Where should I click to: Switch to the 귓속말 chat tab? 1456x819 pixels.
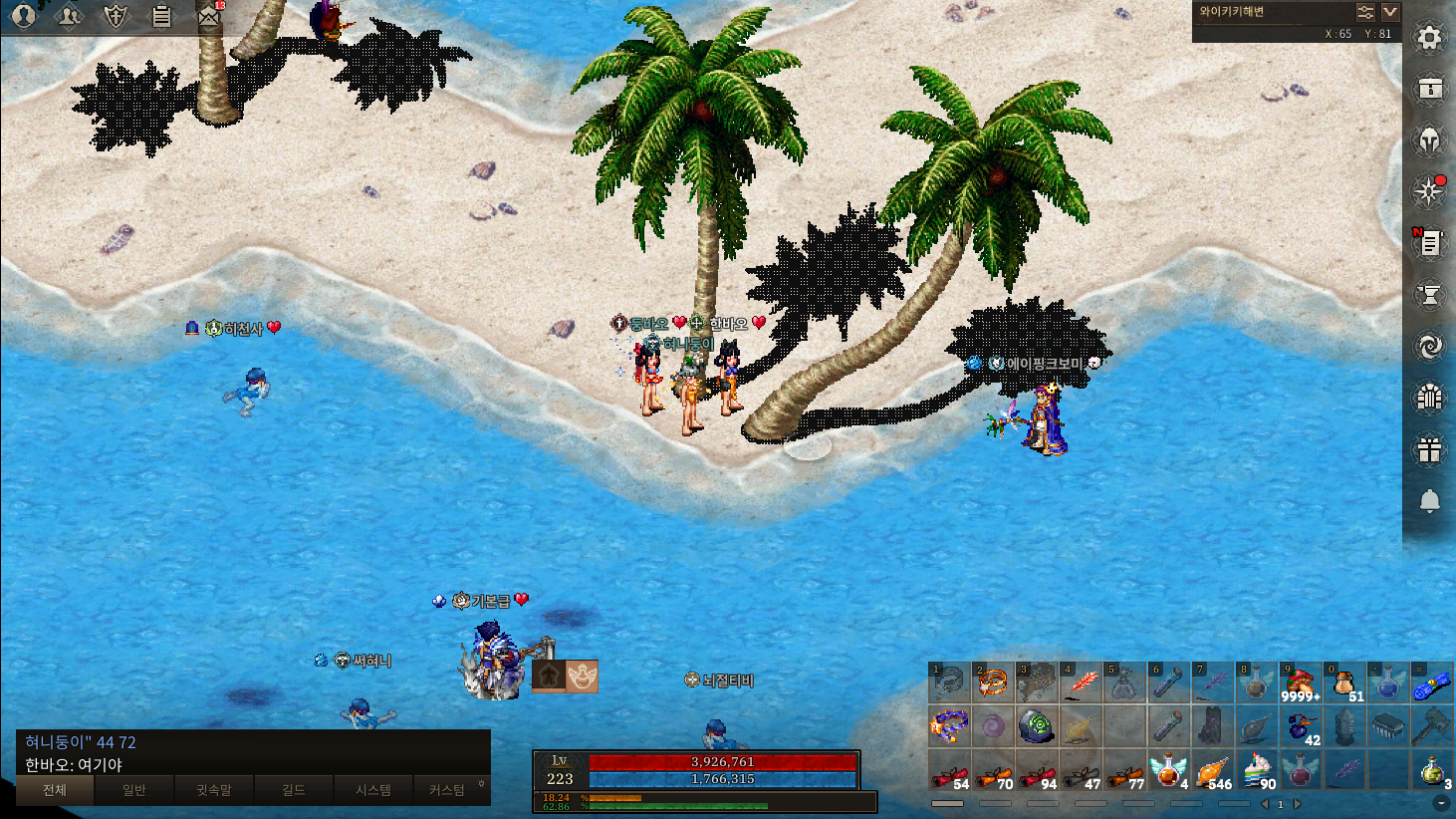click(213, 790)
